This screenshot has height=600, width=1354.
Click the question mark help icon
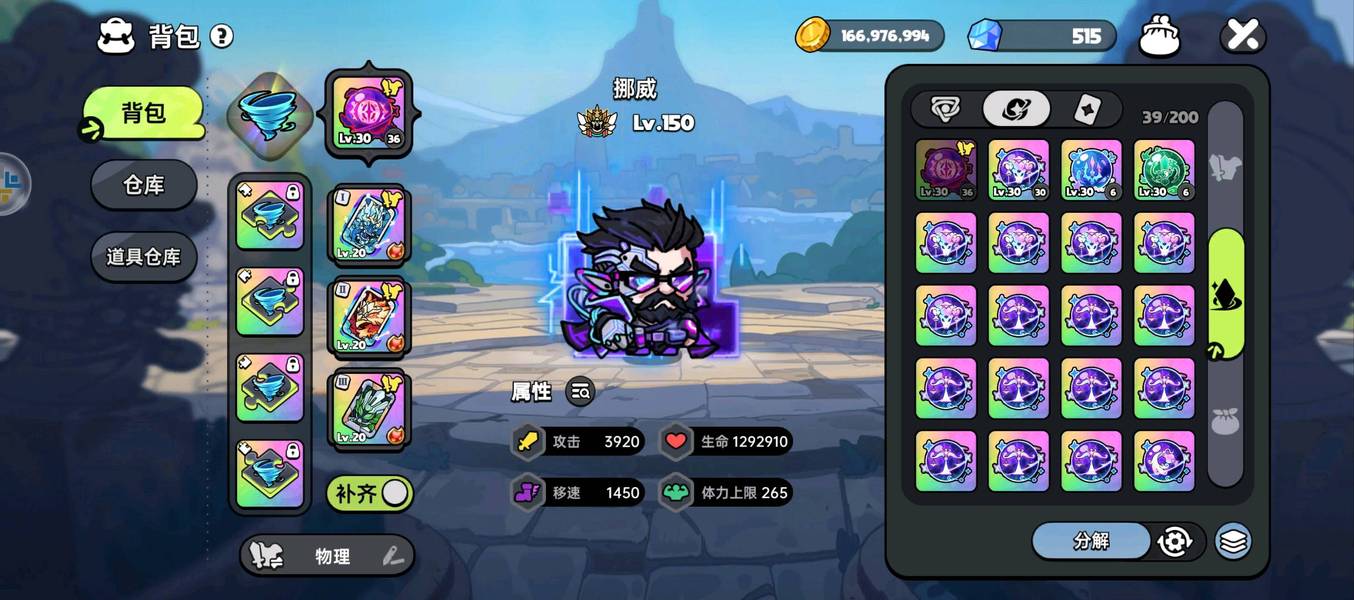tap(221, 37)
